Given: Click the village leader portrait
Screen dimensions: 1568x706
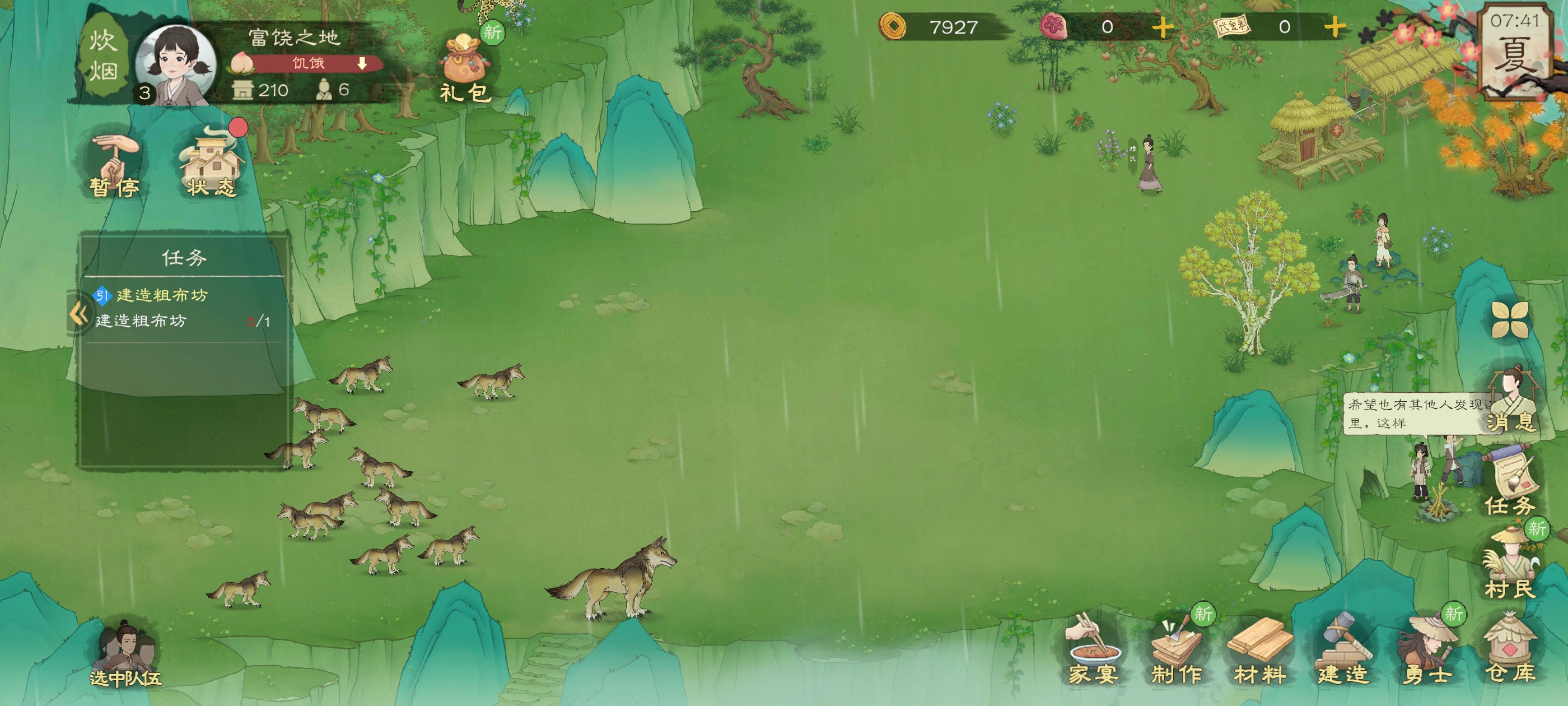Looking at the screenshot, I should 175,64.
